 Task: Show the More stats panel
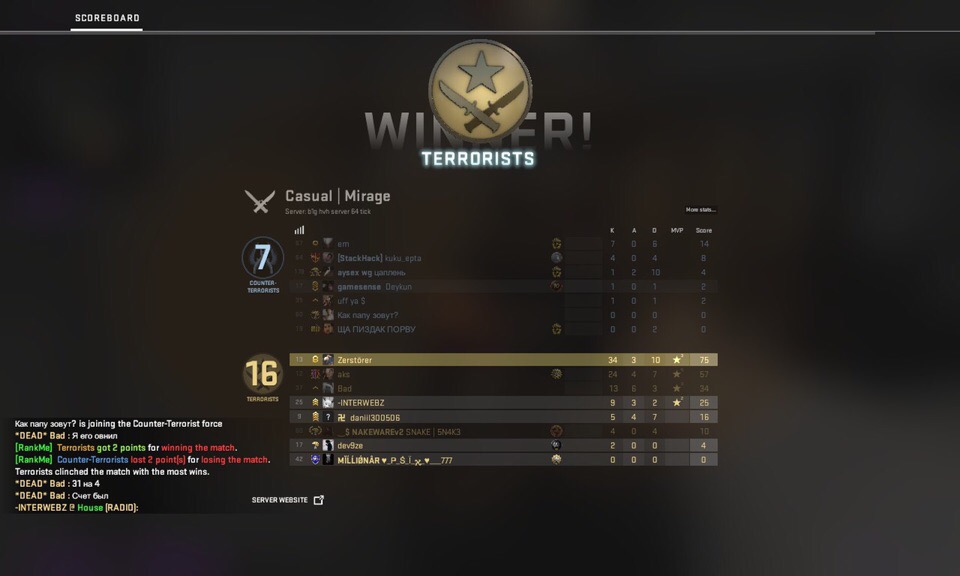(700, 210)
